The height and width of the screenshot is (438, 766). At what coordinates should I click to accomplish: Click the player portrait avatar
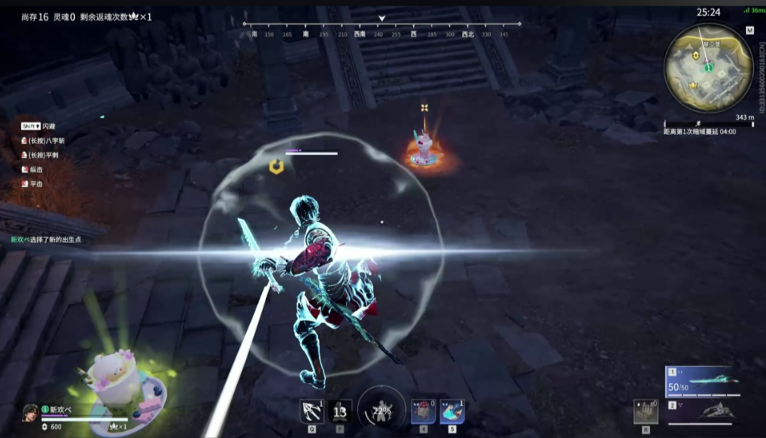31,412
